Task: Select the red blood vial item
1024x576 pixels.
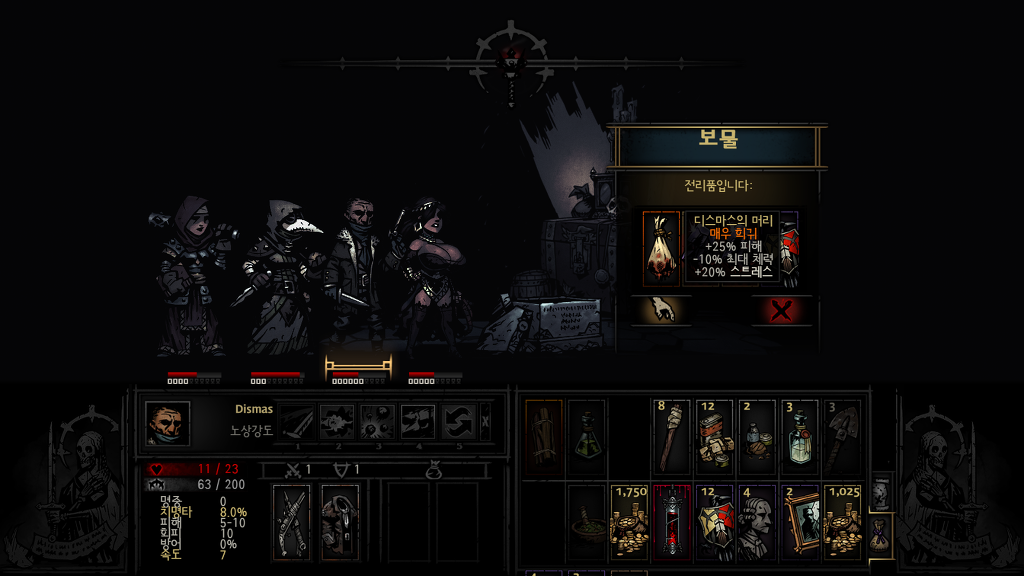Action: [671, 521]
